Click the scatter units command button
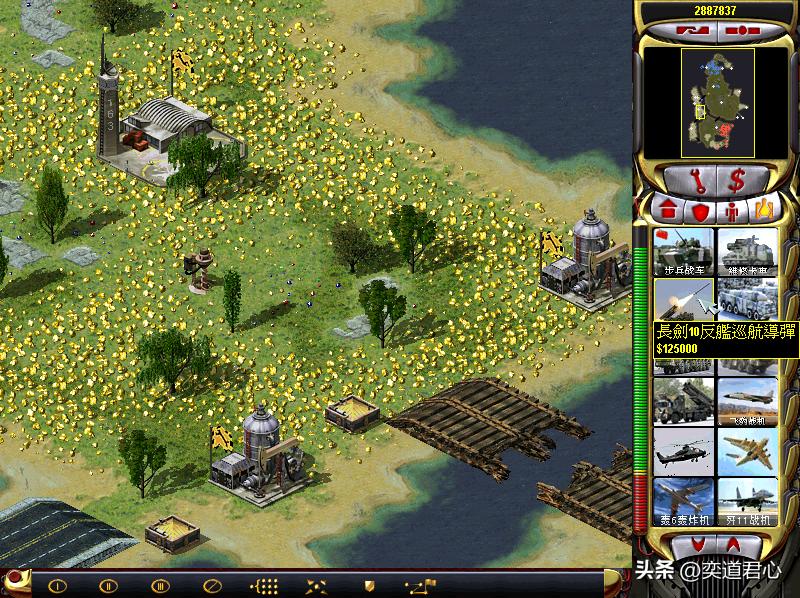The width and height of the screenshot is (800, 598). pyautogui.click(x=317, y=585)
